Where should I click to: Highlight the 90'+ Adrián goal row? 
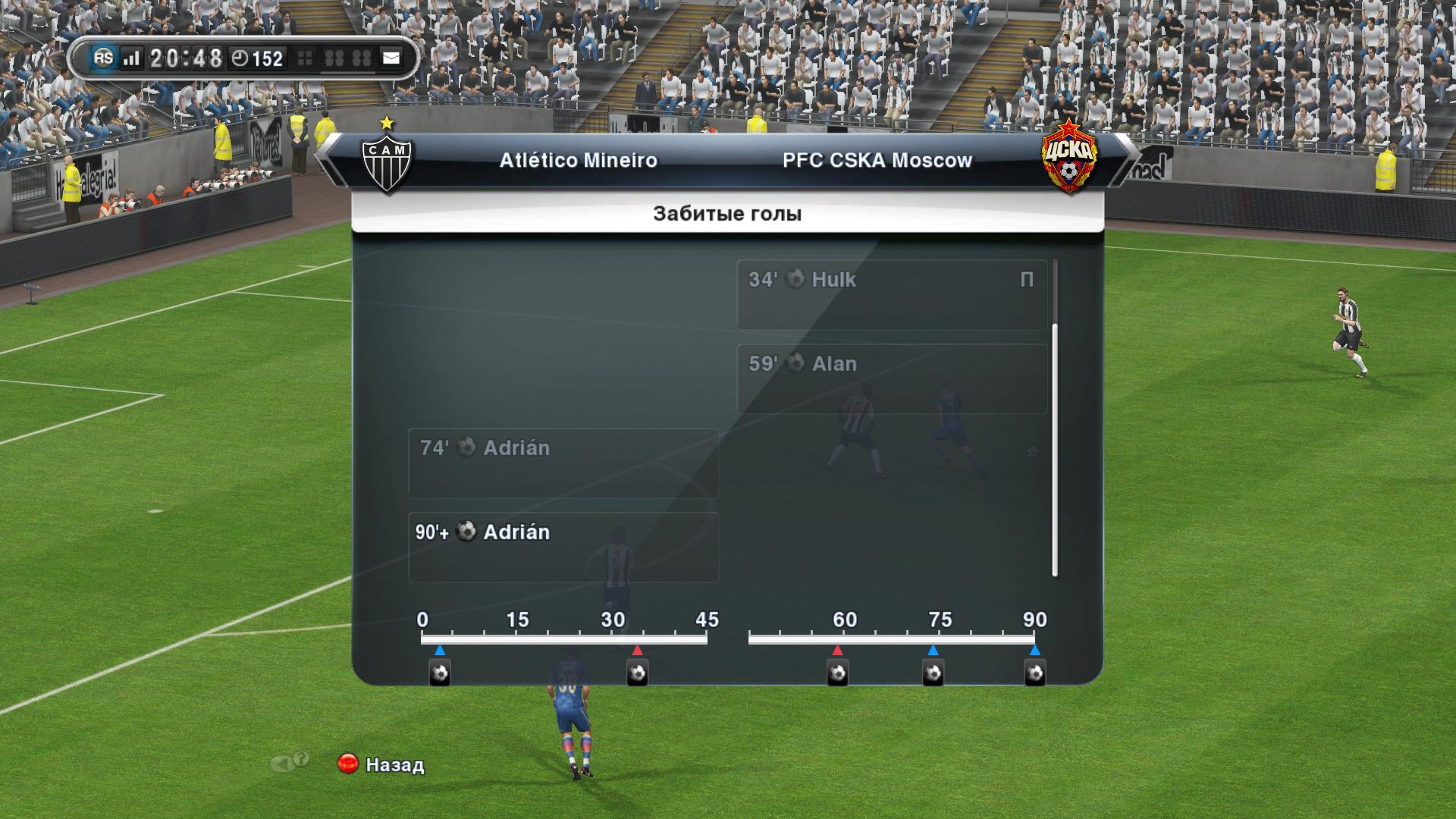(x=563, y=547)
